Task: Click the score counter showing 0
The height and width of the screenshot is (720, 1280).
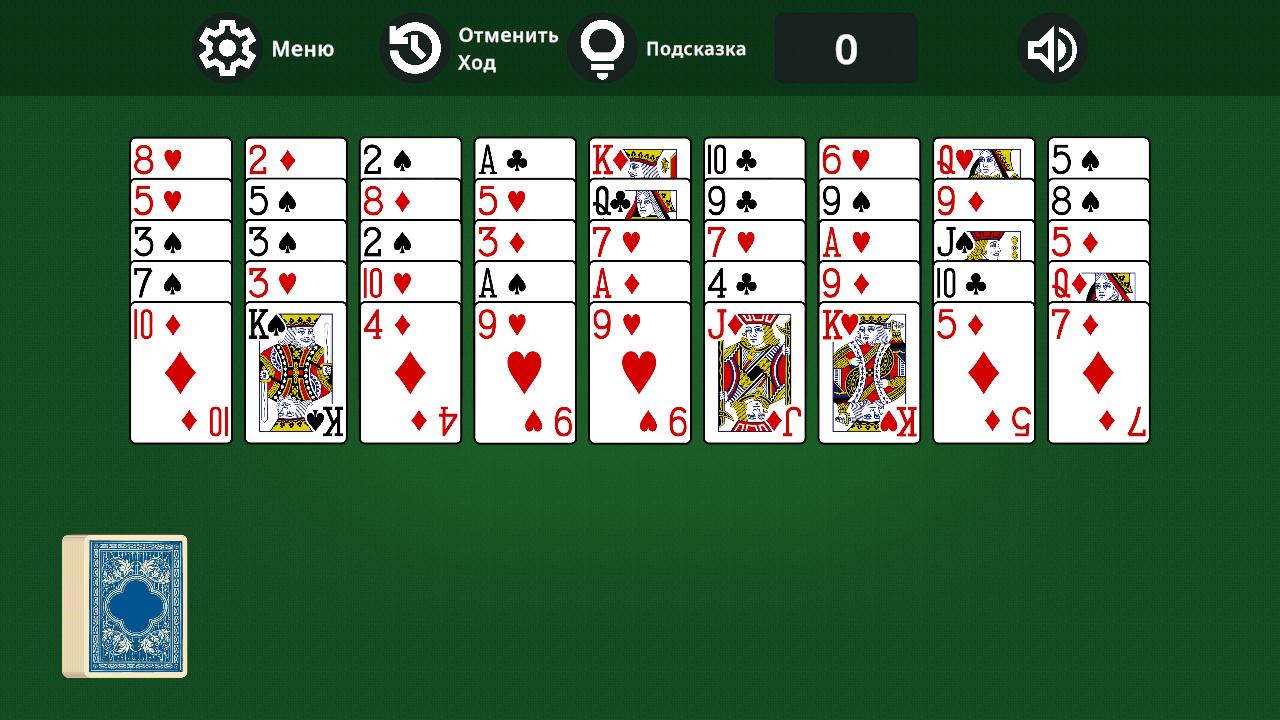Action: (846, 47)
